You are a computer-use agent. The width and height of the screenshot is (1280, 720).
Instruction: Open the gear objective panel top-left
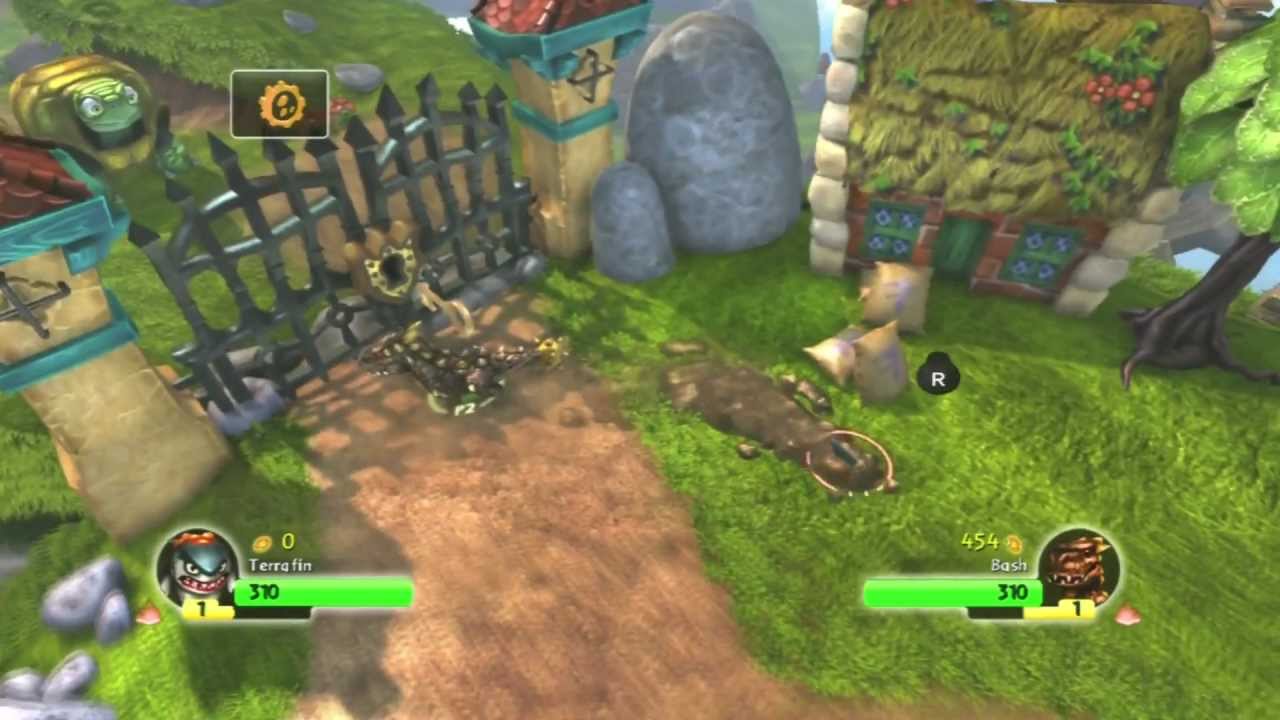(280, 104)
